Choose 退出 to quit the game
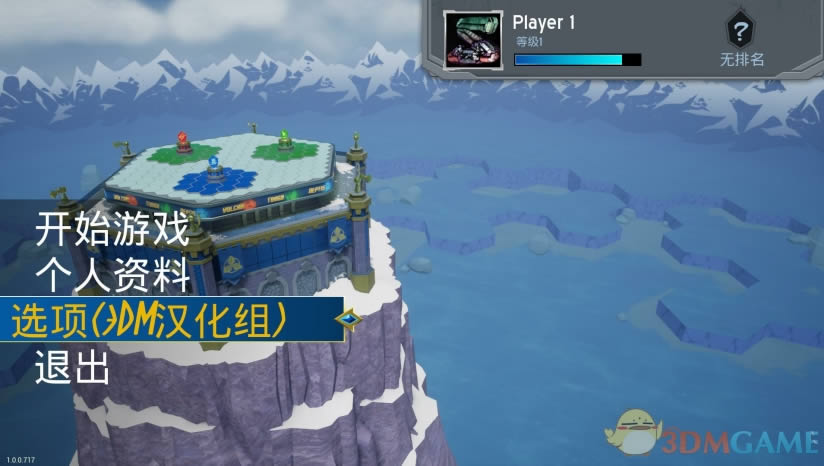 (71, 367)
